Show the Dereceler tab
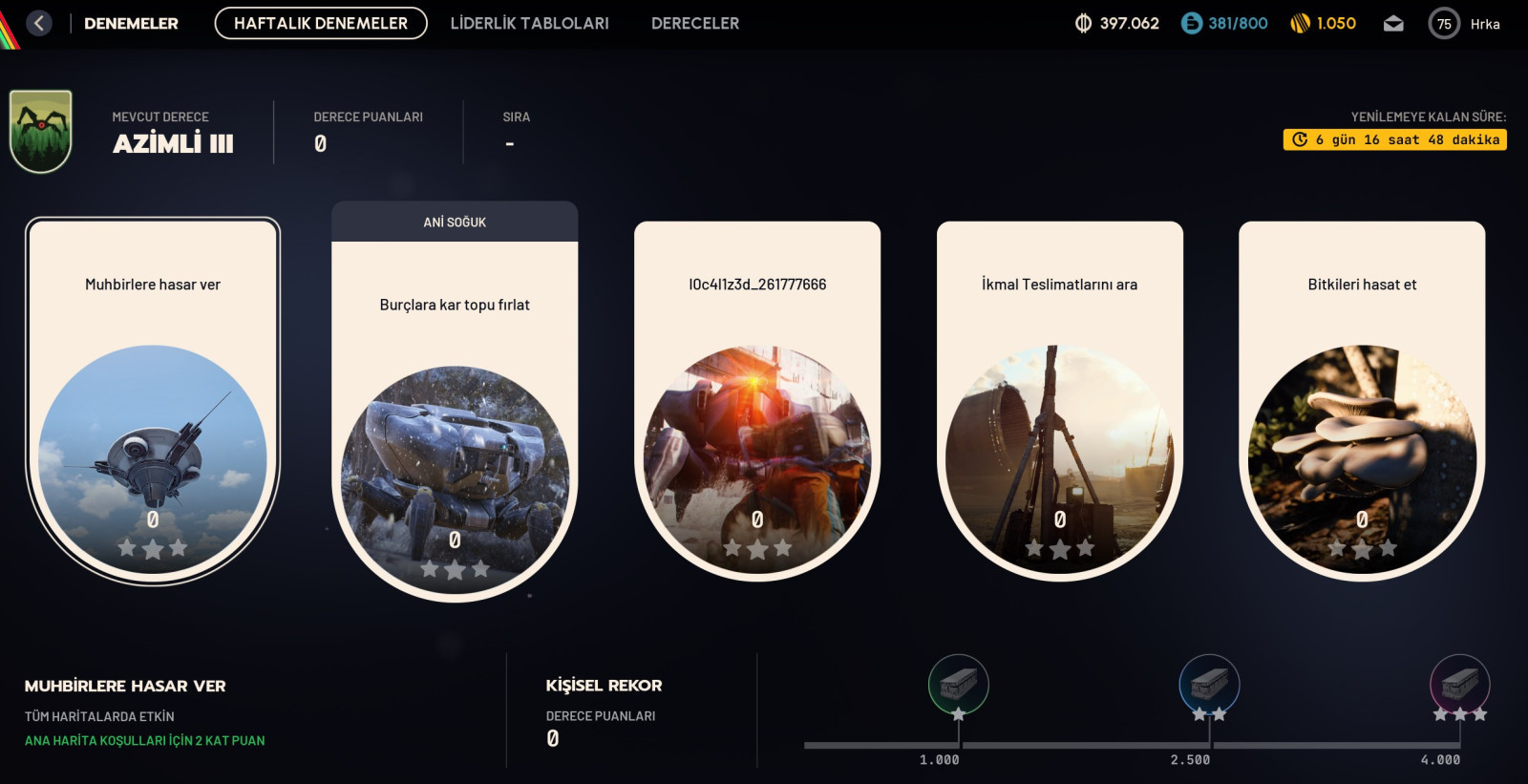The width and height of the screenshot is (1528, 784). (694, 23)
